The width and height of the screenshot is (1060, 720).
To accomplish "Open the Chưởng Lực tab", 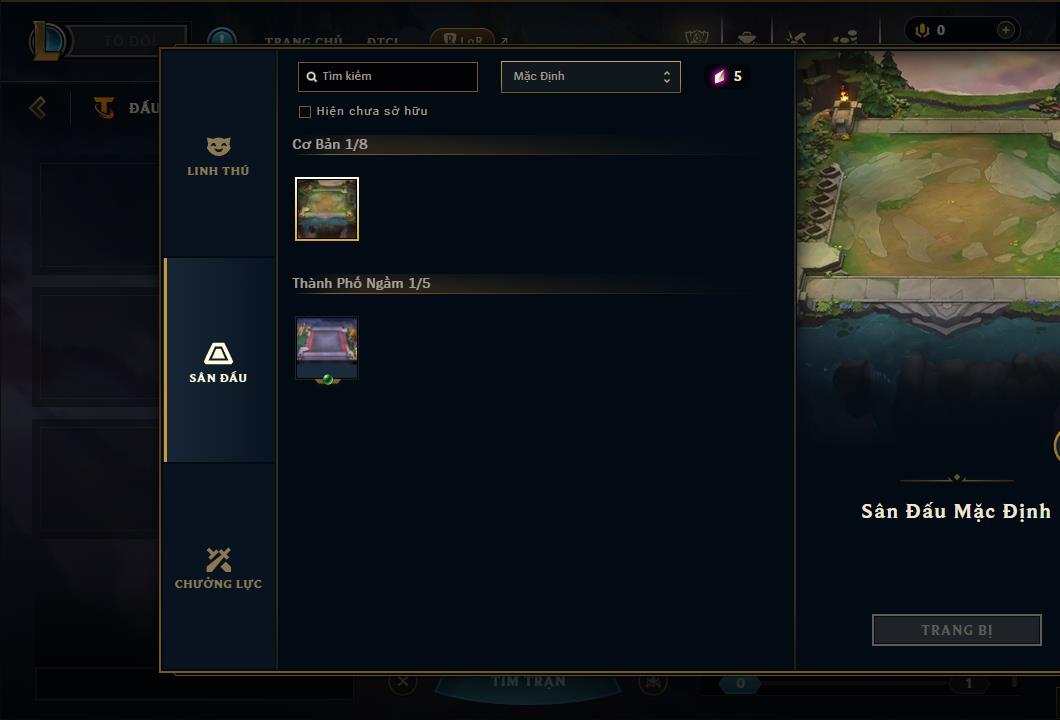I will coord(218,567).
